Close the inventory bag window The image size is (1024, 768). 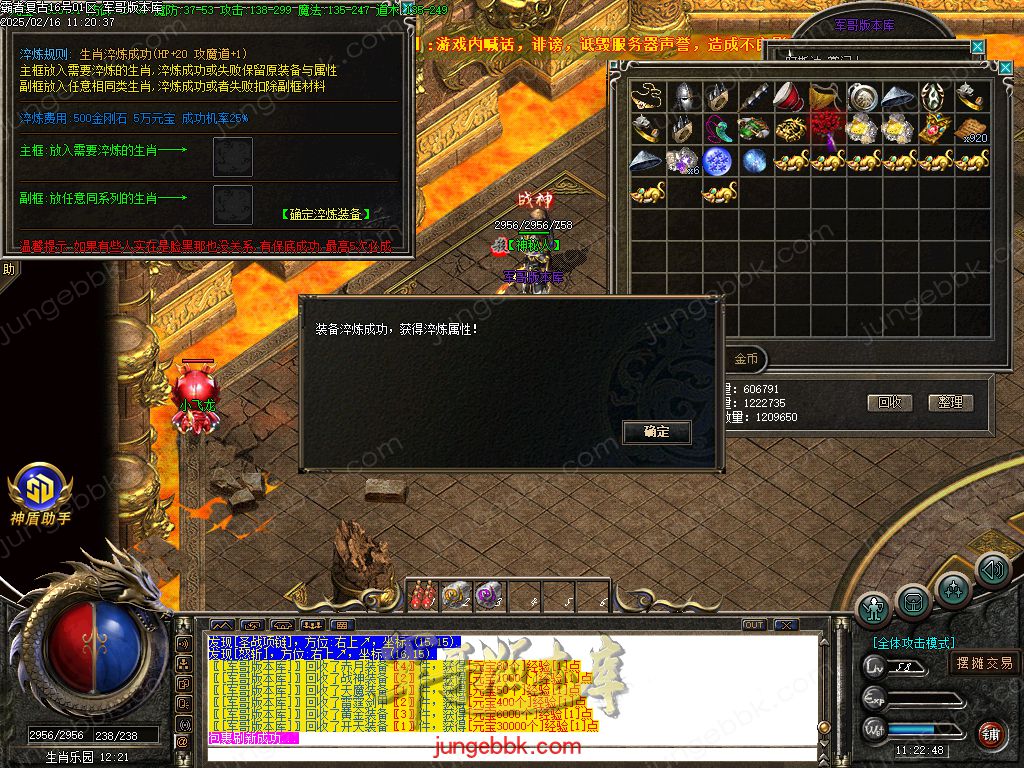1006,68
